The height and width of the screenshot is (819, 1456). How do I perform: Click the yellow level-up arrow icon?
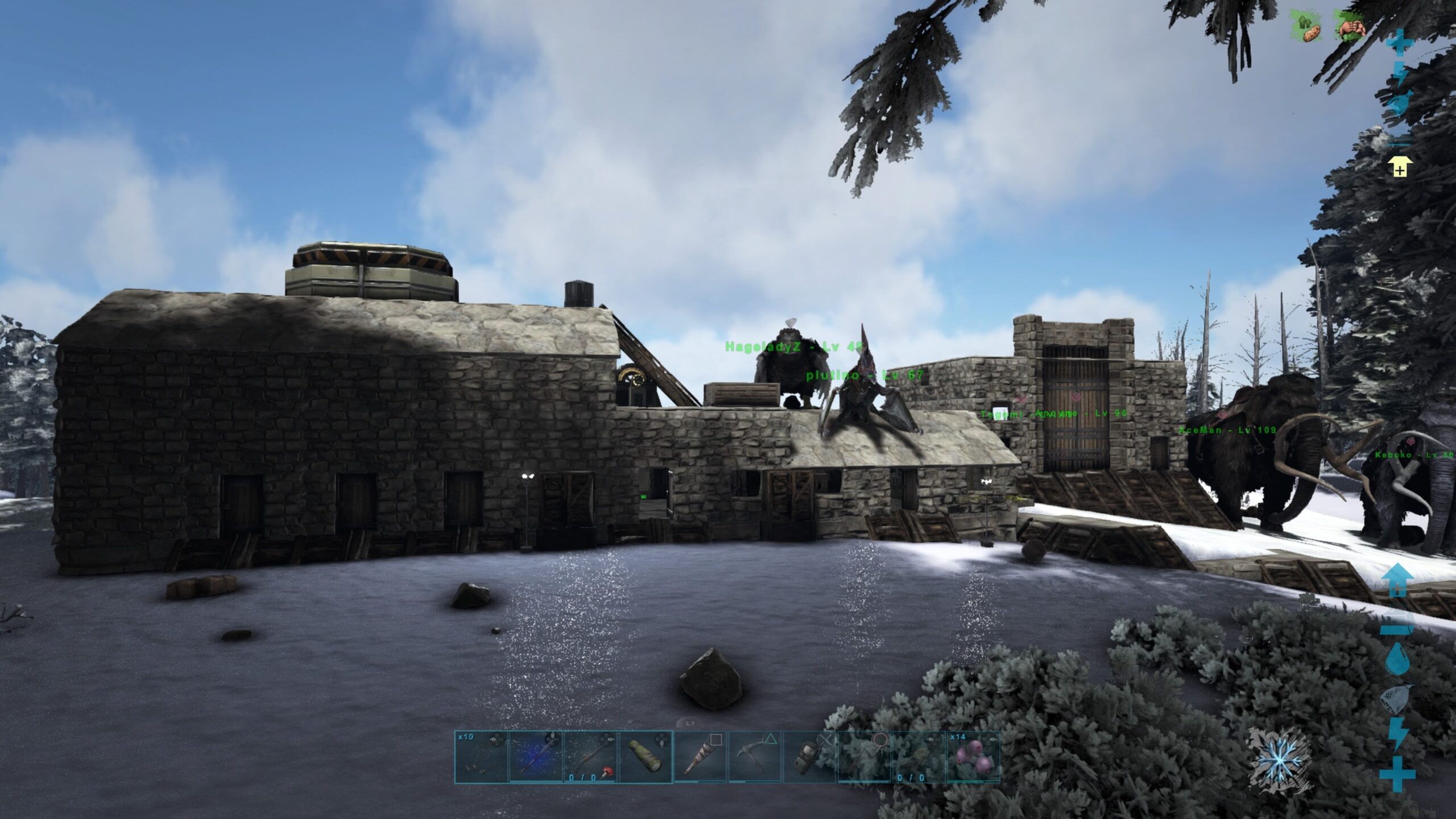point(1400,168)
